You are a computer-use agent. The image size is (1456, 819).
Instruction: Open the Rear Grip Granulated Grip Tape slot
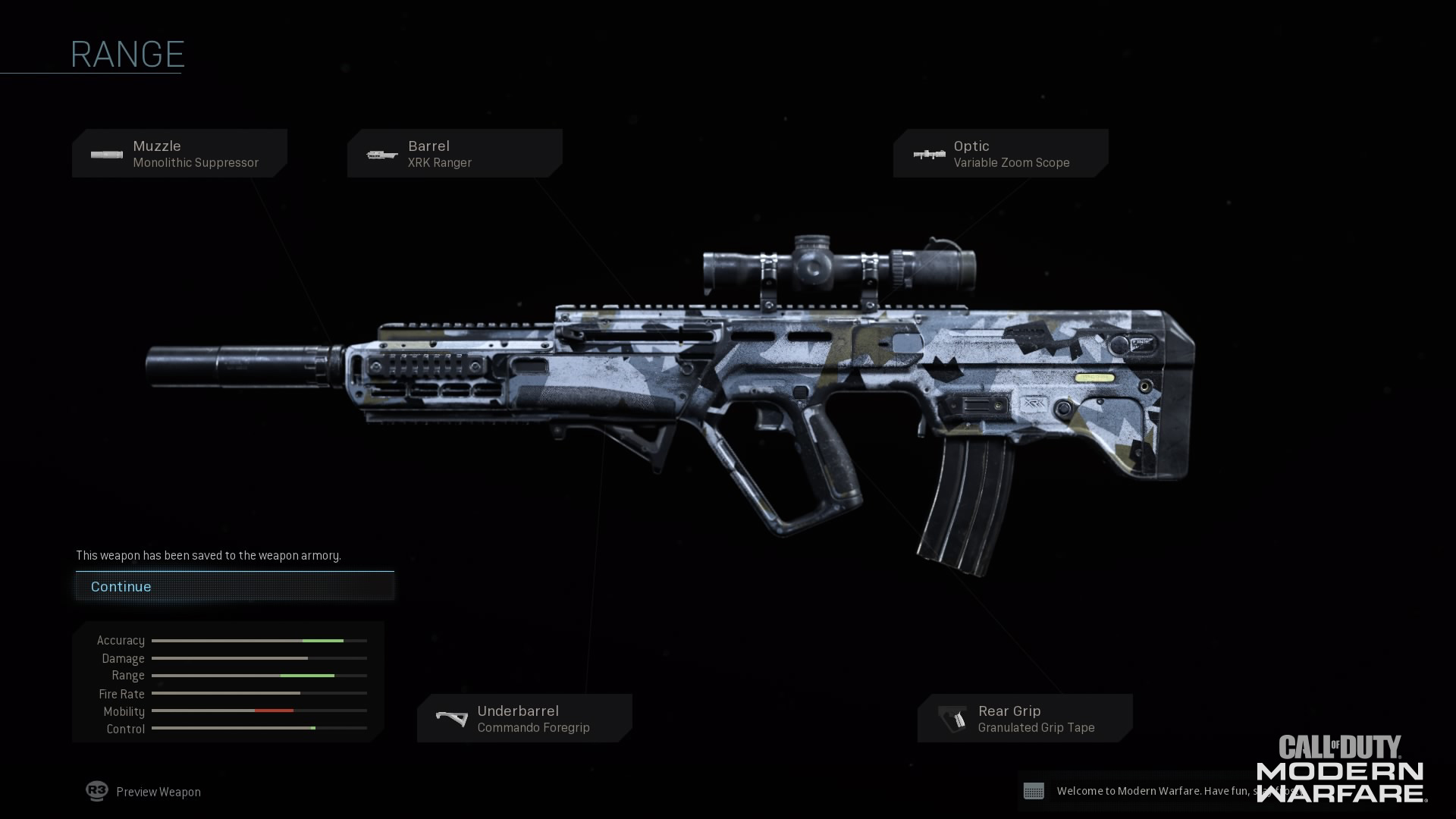[1025, 719]
